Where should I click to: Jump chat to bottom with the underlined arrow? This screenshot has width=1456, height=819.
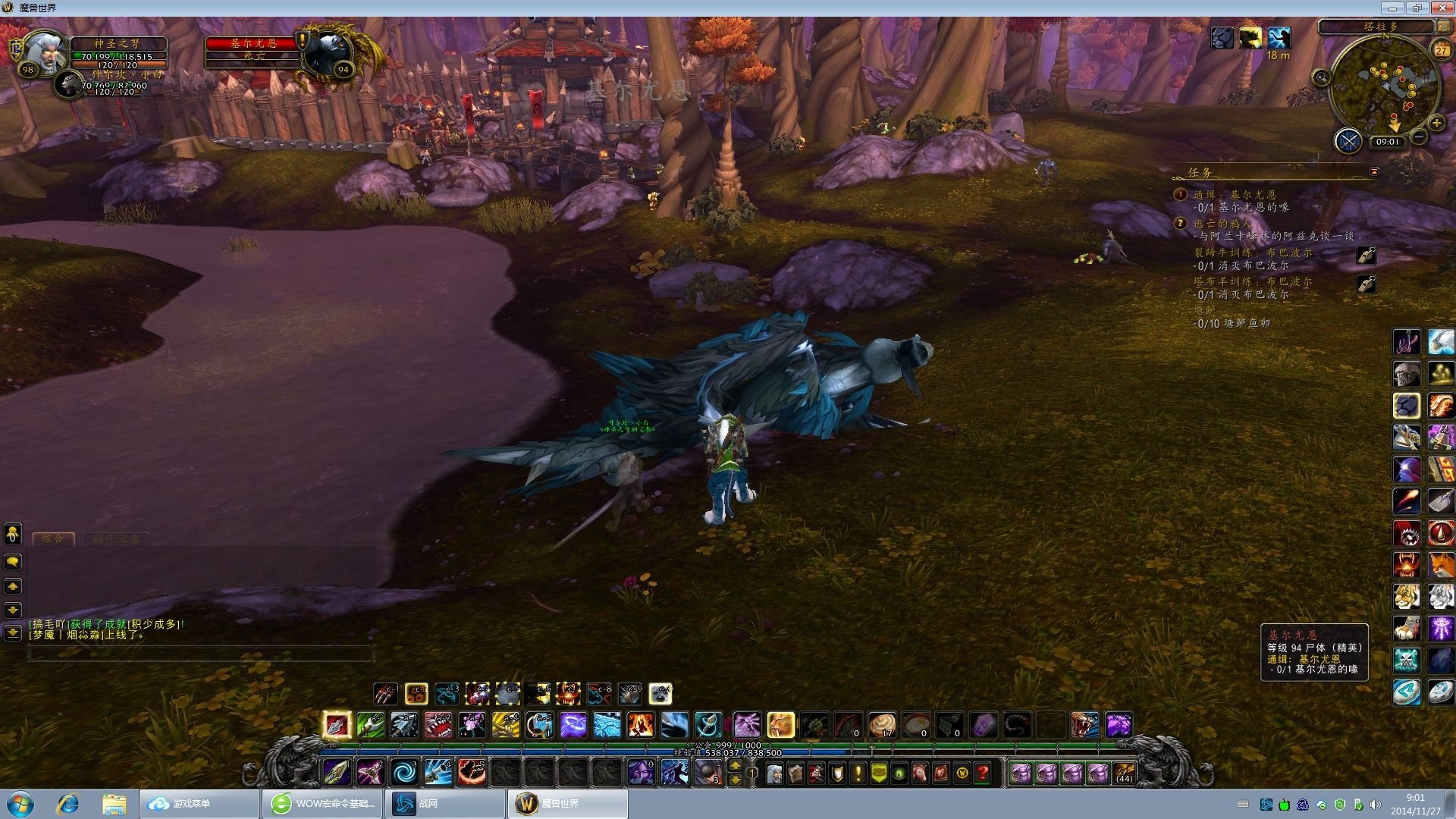click(x=13, y=632)
